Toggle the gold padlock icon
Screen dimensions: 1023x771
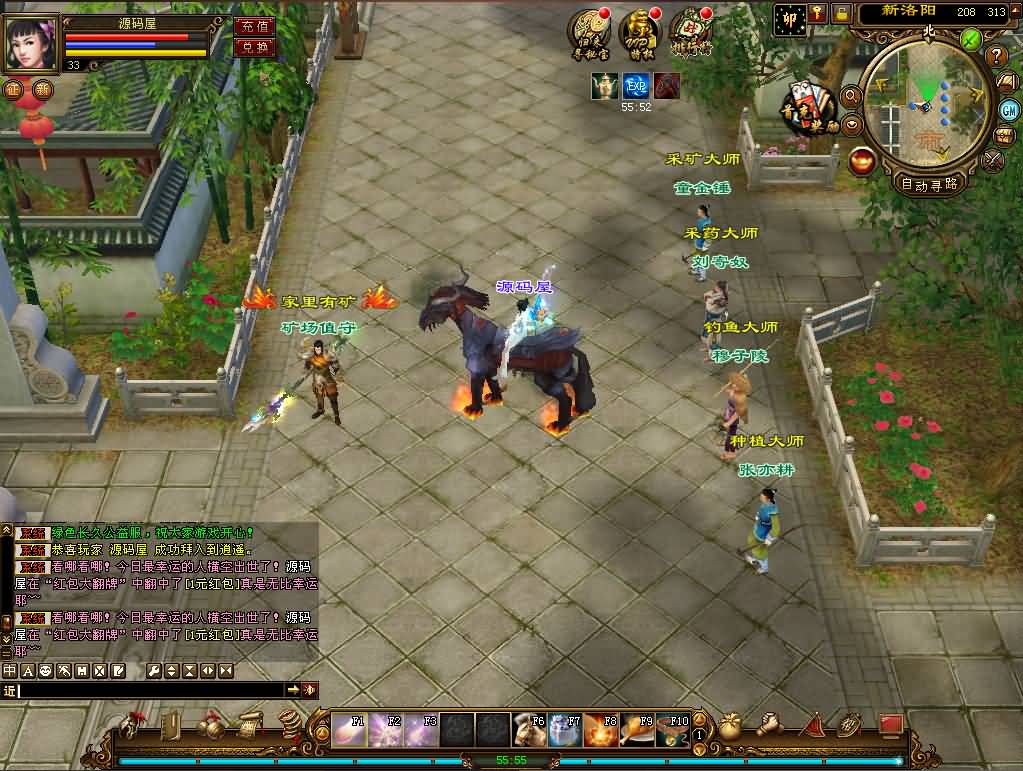click(842, 13)
